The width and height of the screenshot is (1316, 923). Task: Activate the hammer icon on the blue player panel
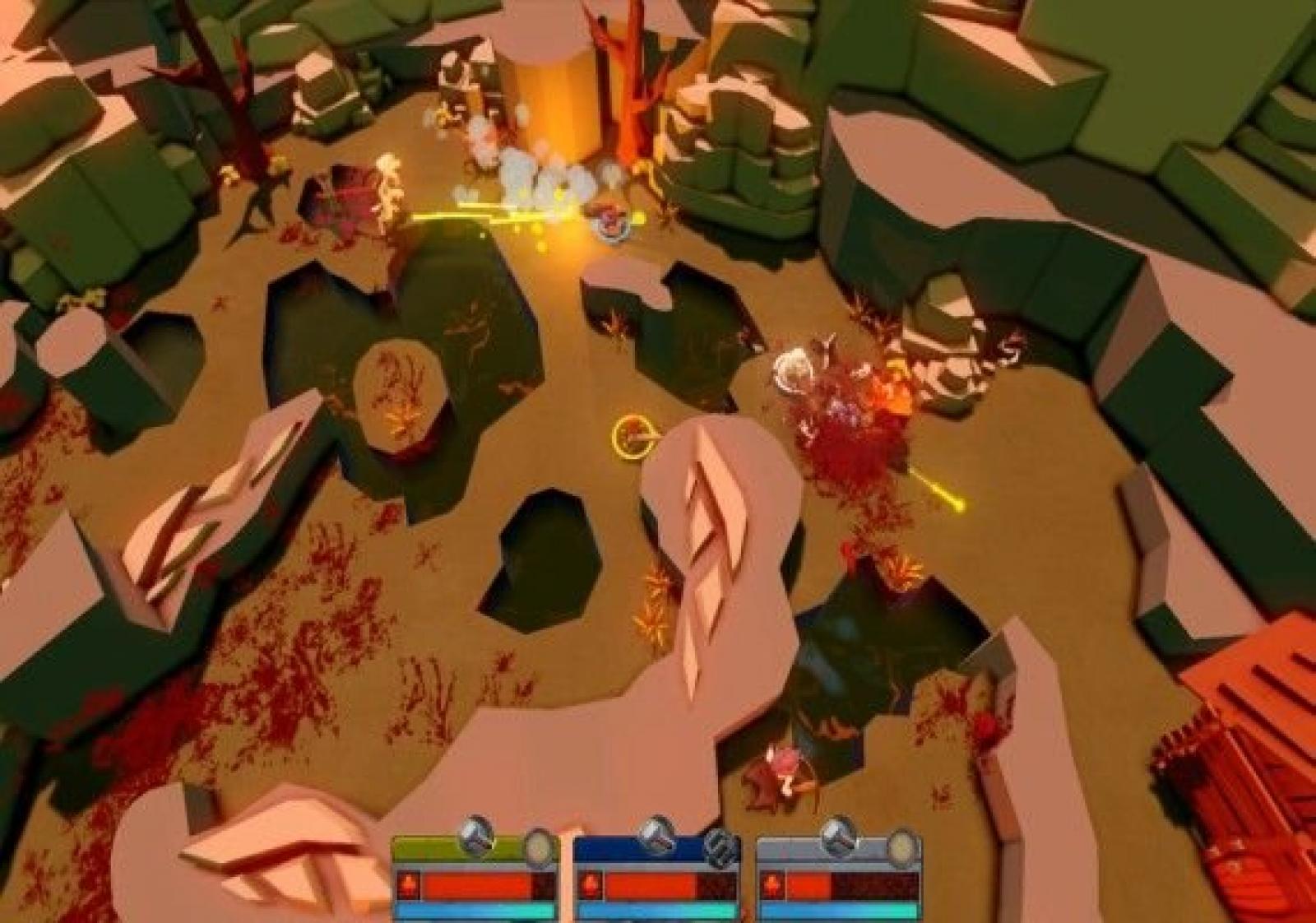657,837
